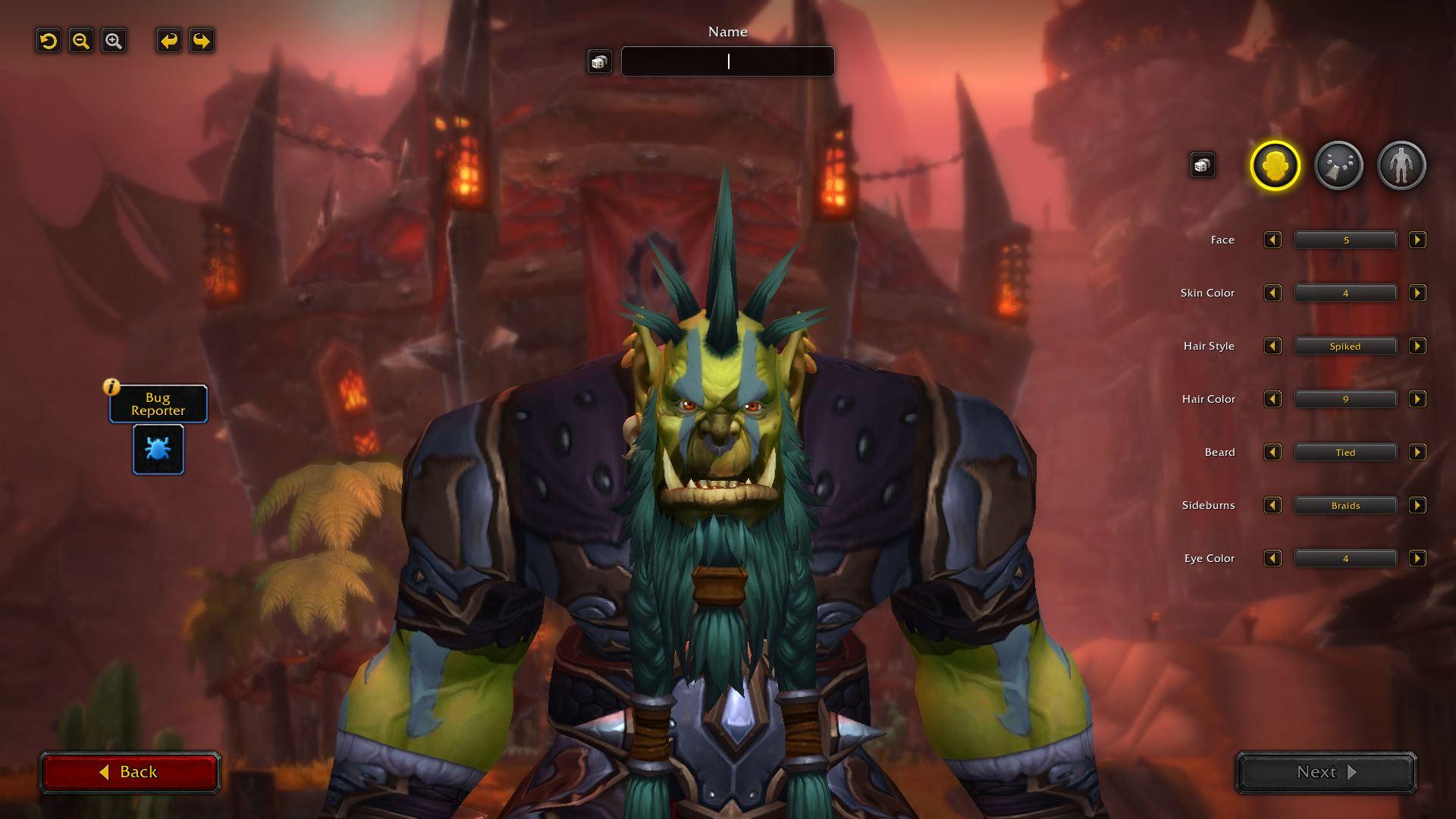Click the Back button

[x=130, y=772]
